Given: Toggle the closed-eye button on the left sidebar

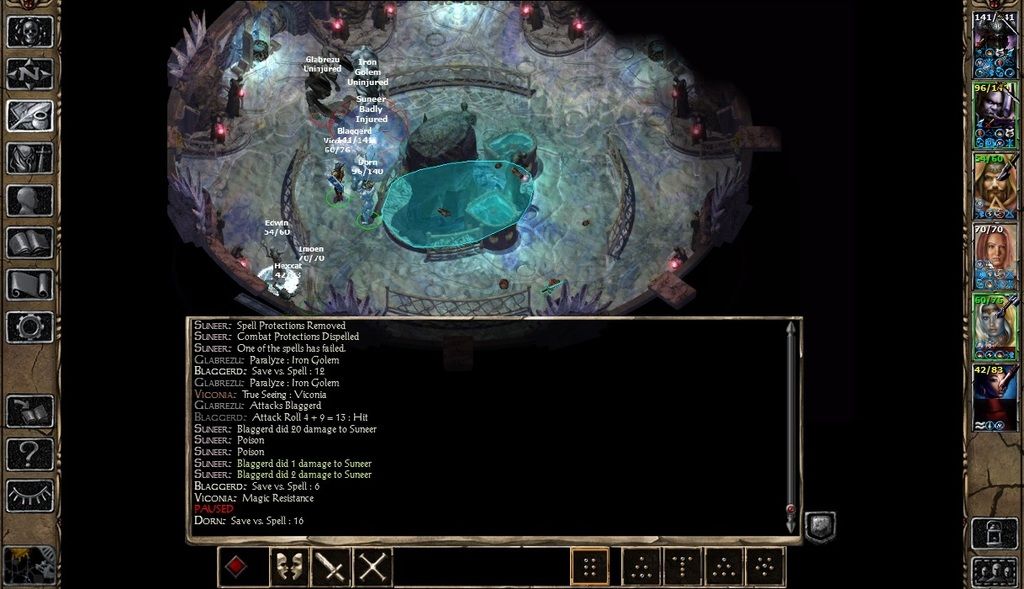Looking at the screenshot, I should click(x=30, y=495).
